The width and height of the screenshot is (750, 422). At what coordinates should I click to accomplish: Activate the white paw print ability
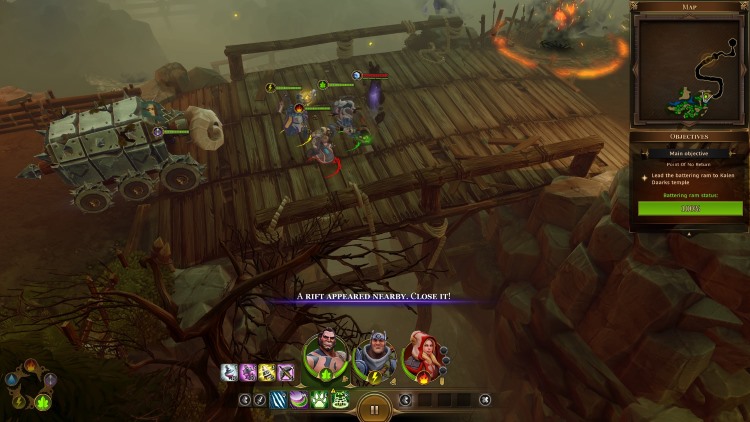(316, 400)
